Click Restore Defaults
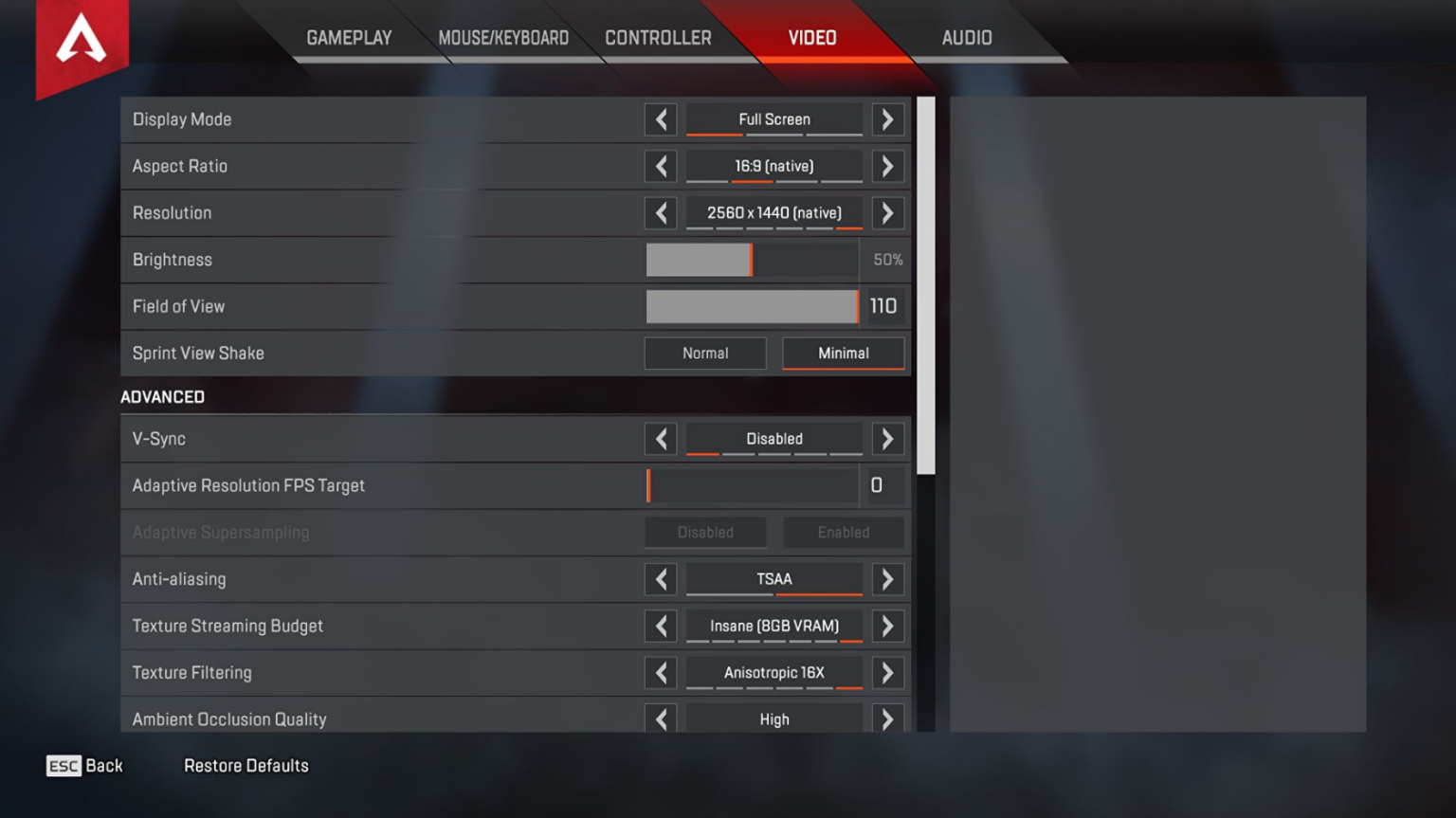 pos(246,765)
